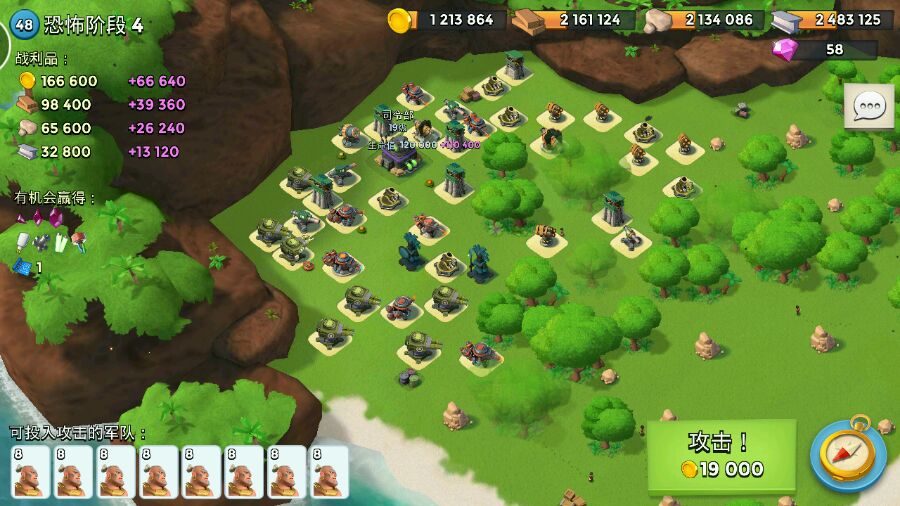Tap the compass button

tap(848, 453)
